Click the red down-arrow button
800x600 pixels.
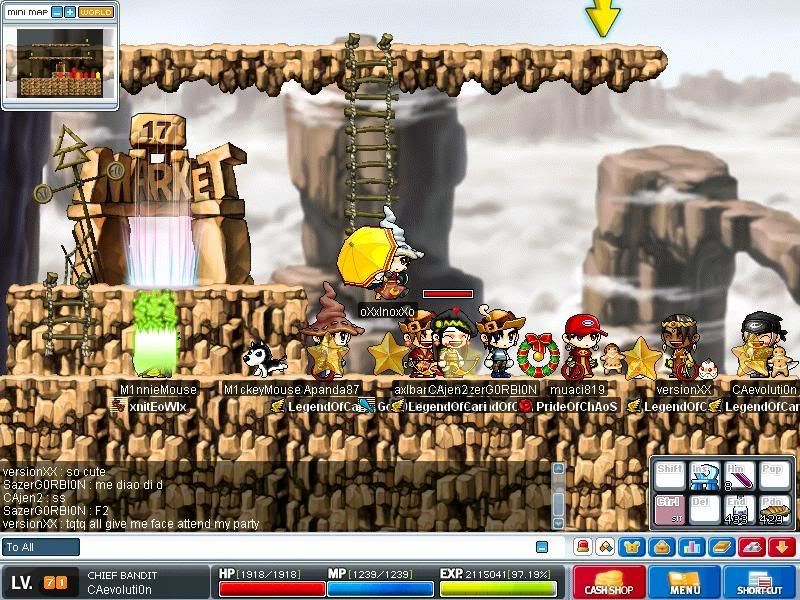783,547
